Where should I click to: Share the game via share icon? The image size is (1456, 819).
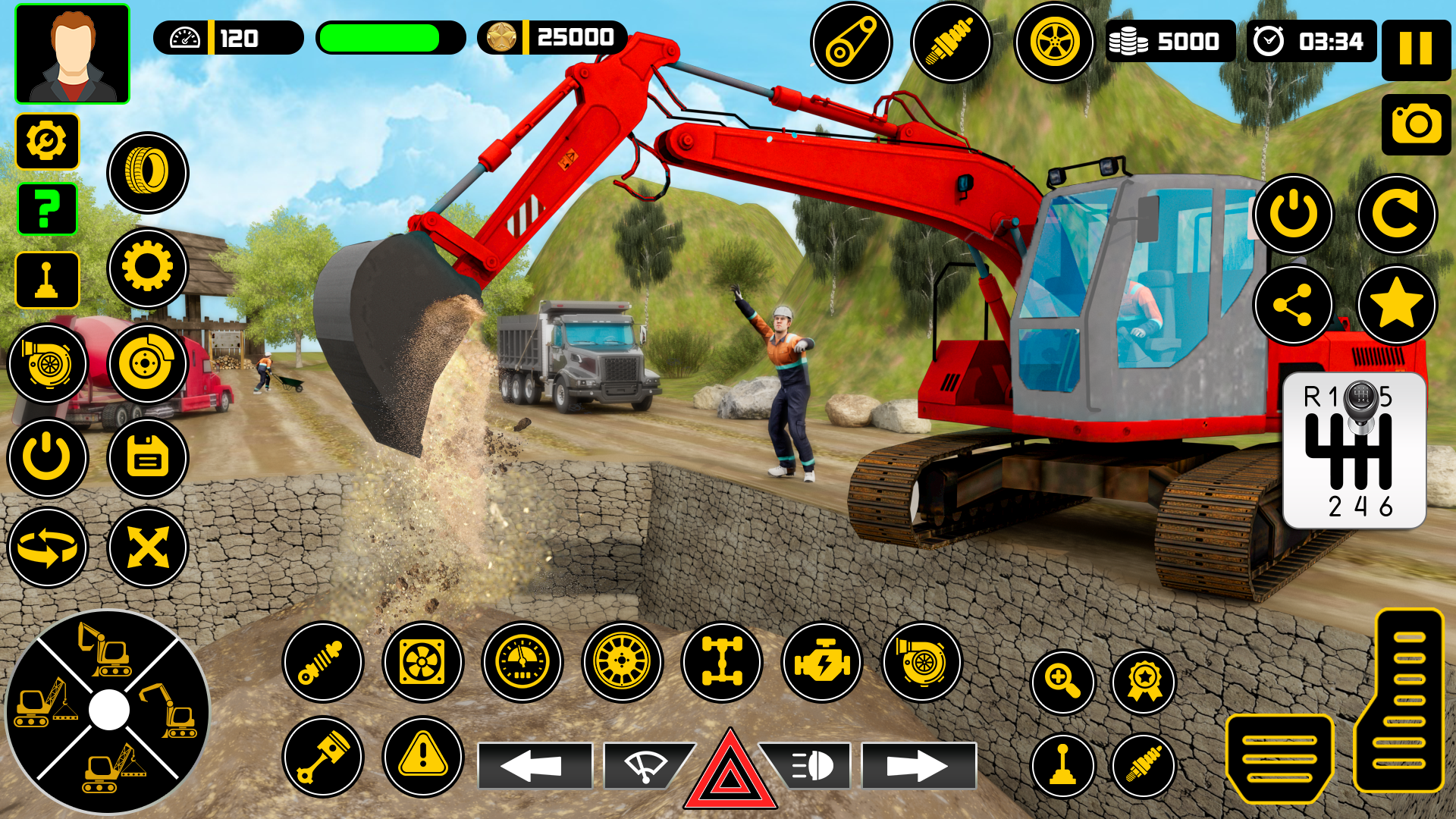click(1294, 303)
